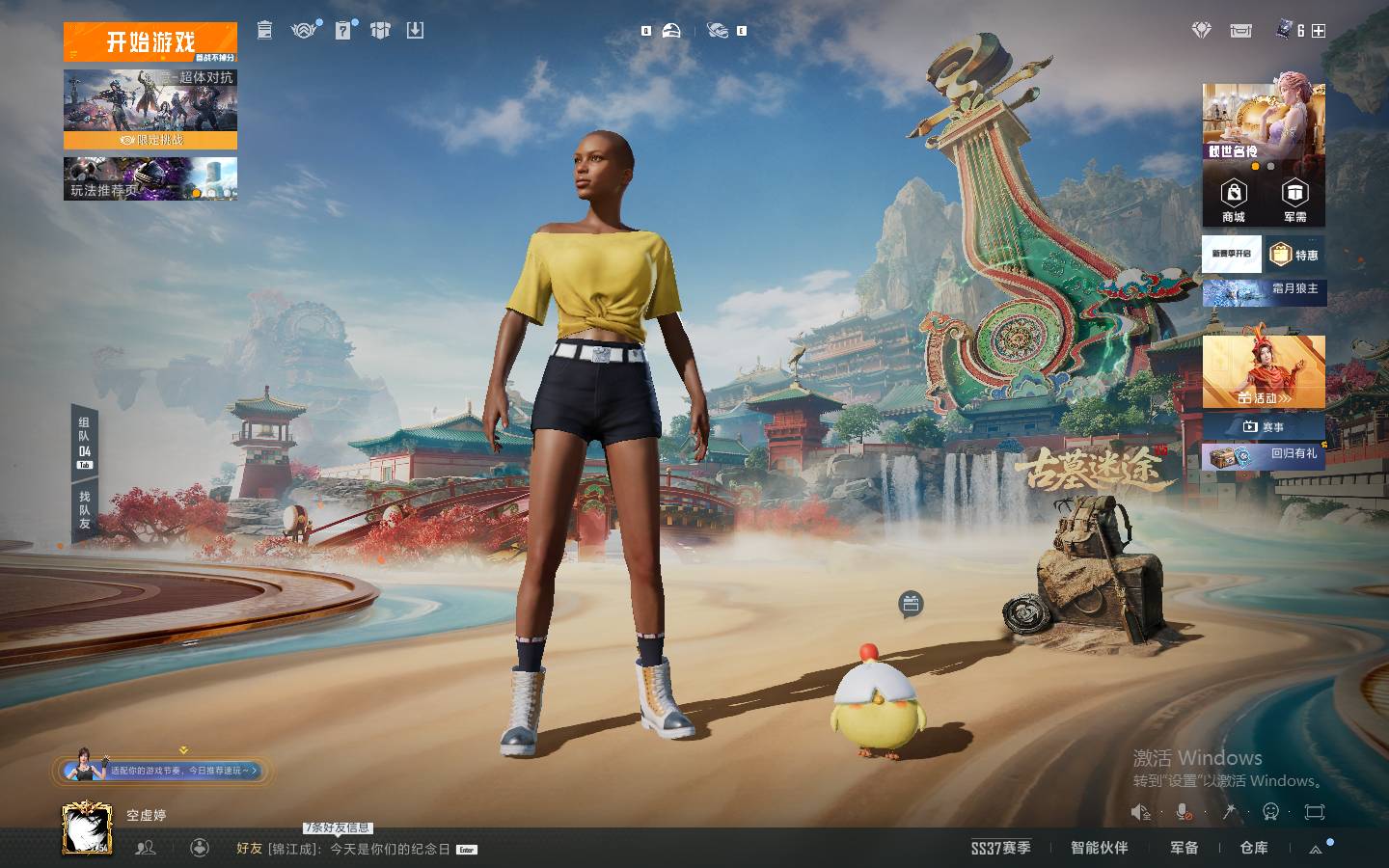
Task: Open the SS37赛季 season tab
Action: point(1000,848)
